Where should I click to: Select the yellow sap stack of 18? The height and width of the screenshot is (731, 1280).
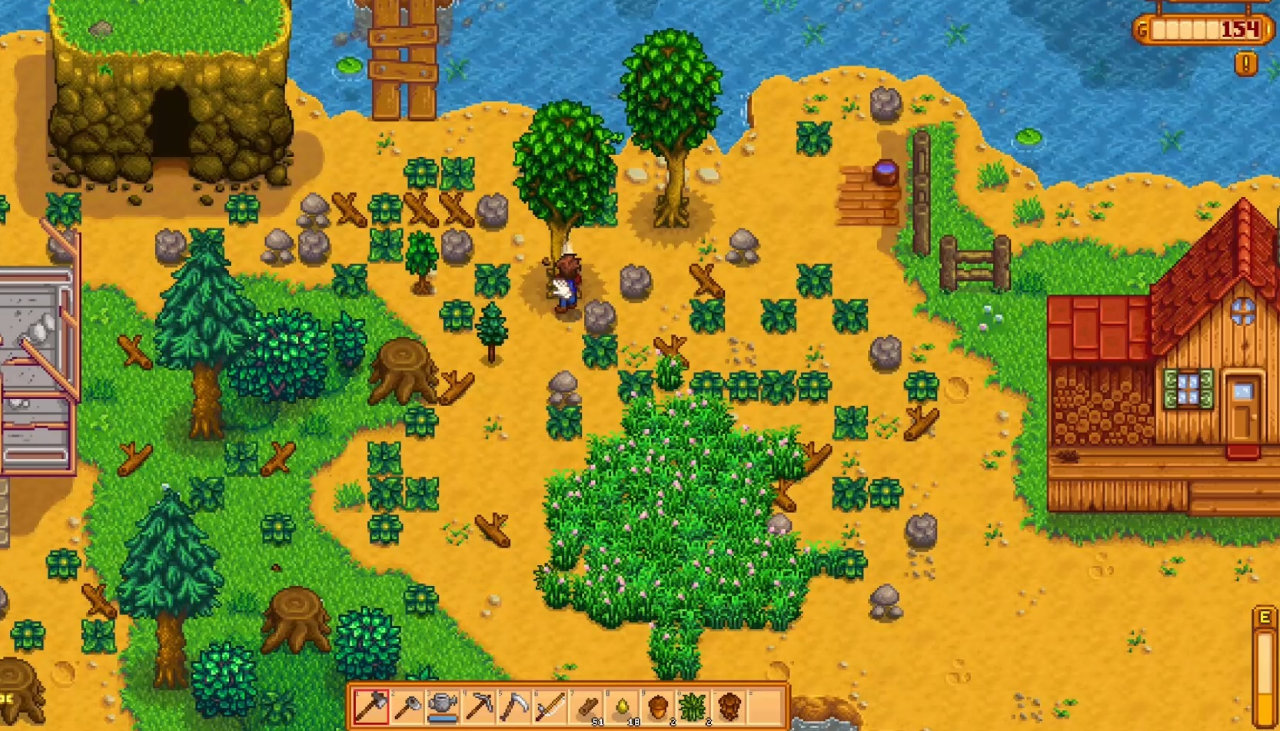623,706
